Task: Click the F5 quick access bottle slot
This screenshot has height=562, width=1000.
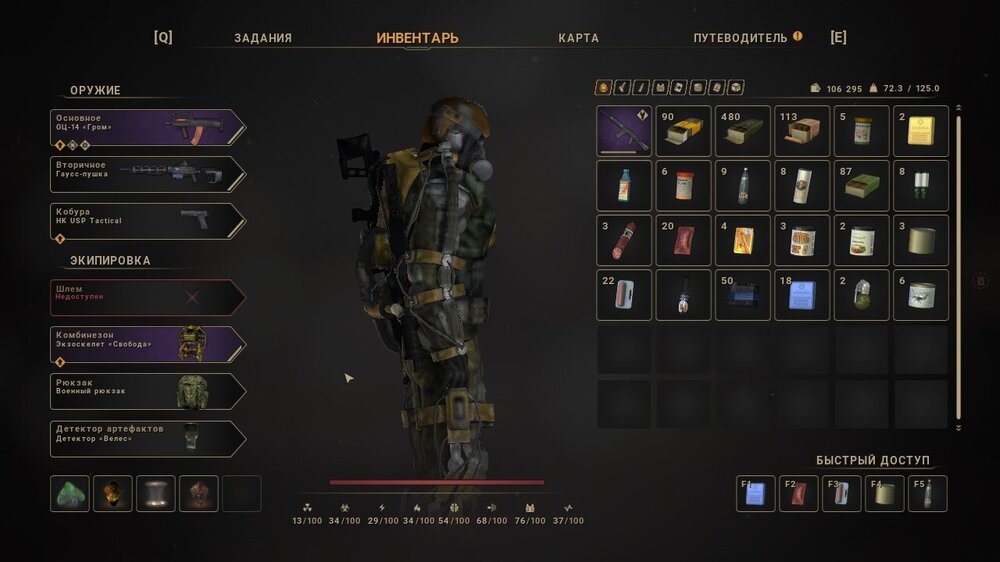Action: 928,494
